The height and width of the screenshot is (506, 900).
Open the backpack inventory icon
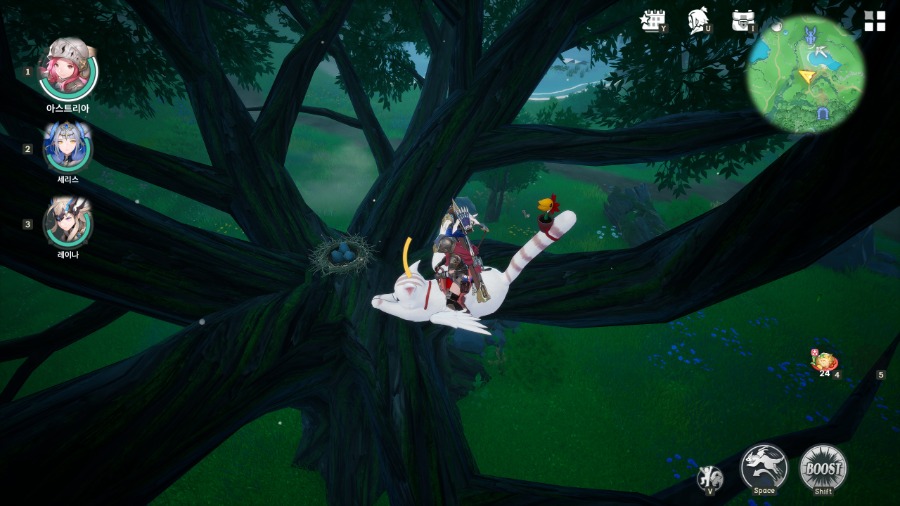pos(743,21)
